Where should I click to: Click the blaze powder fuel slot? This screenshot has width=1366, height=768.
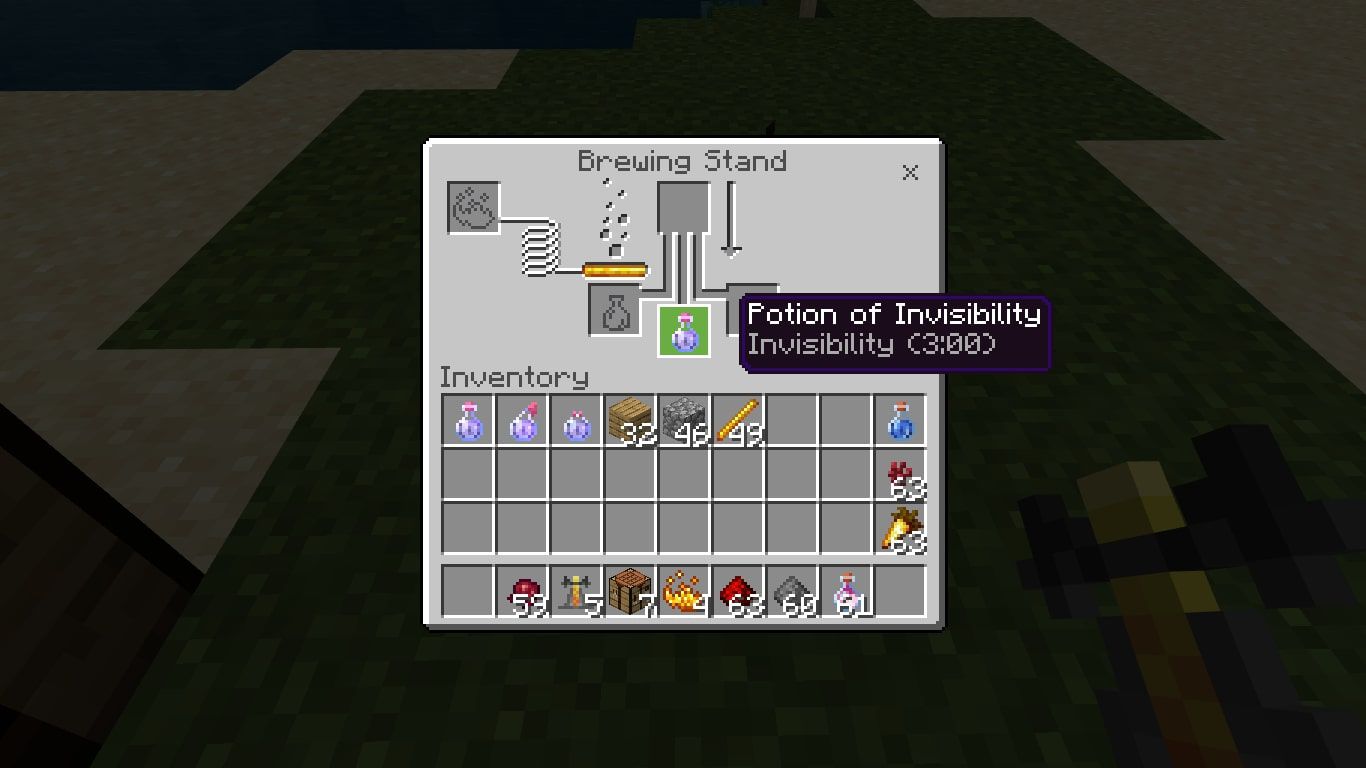click(474, 207)
